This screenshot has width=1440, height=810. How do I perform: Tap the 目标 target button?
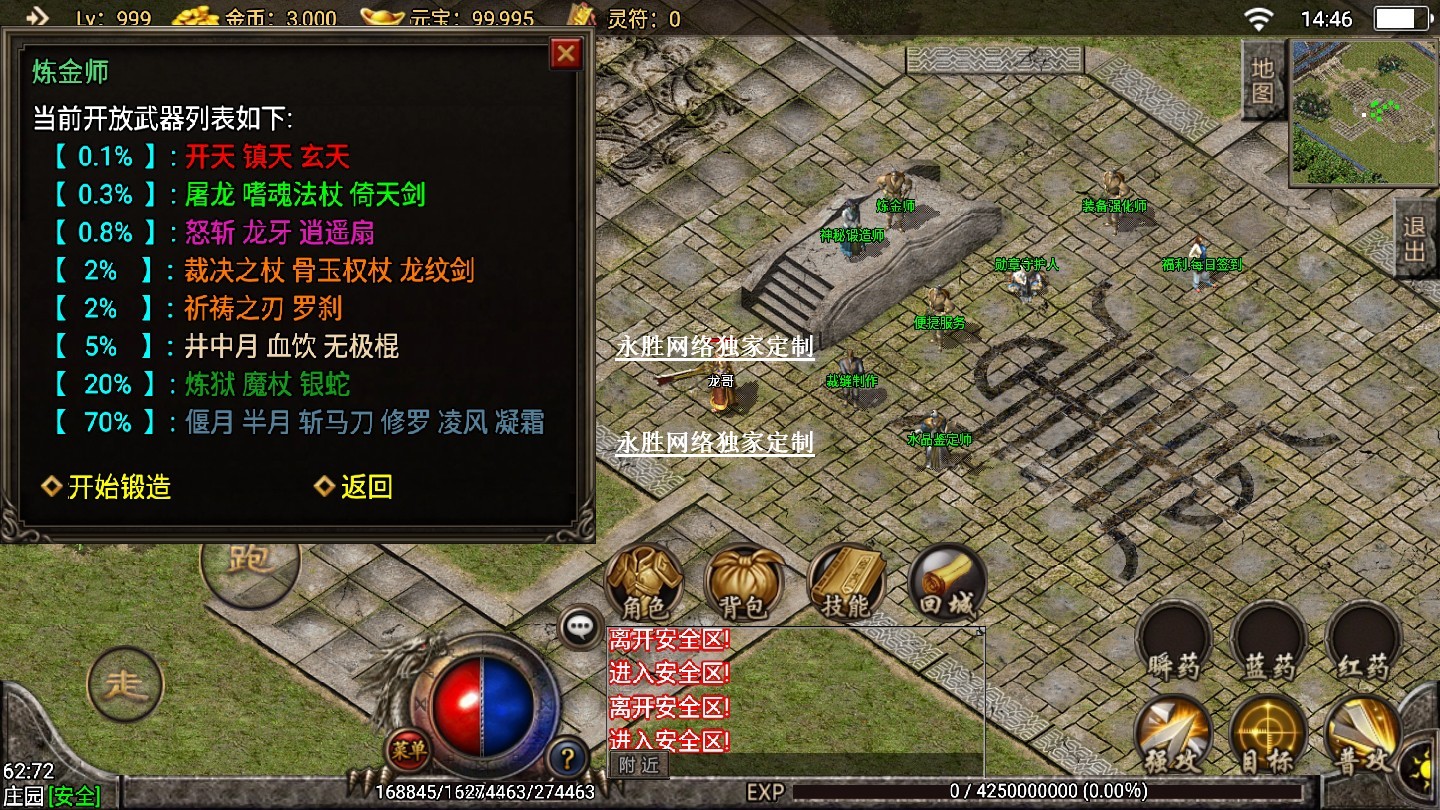tap(1269, 735)
